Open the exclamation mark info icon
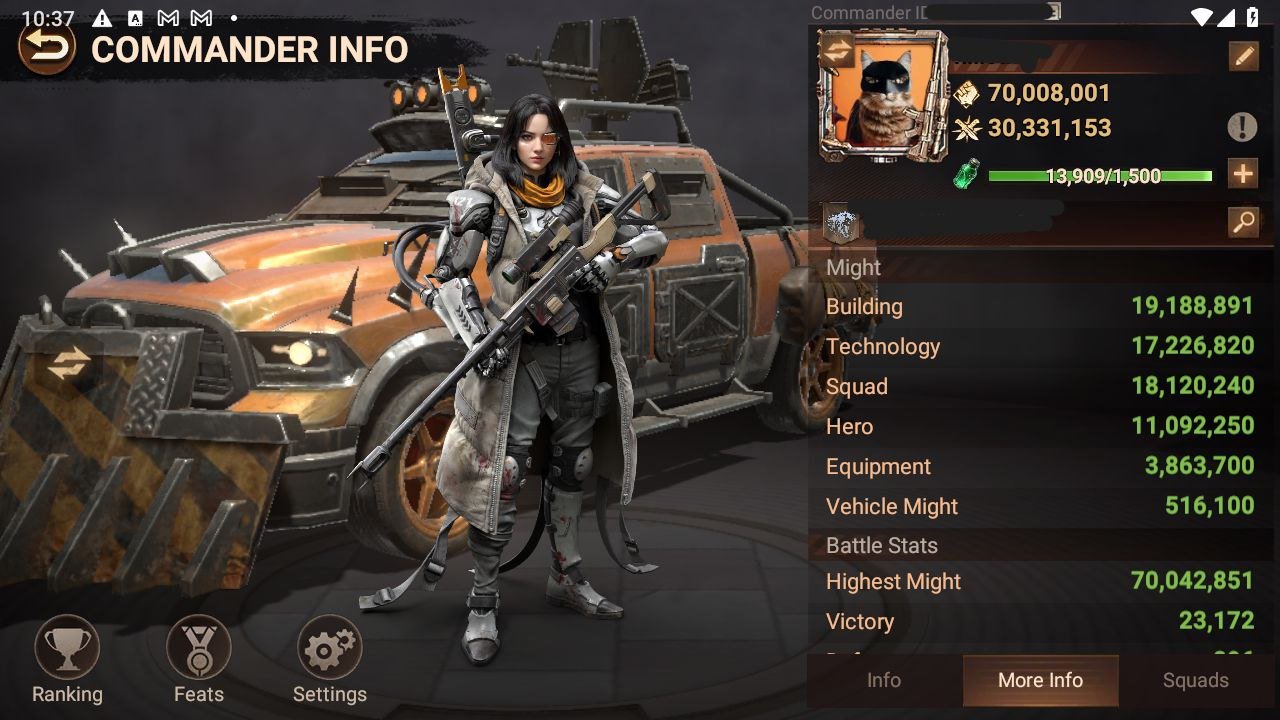1280x720 pixels. (x=1242, y=127)
